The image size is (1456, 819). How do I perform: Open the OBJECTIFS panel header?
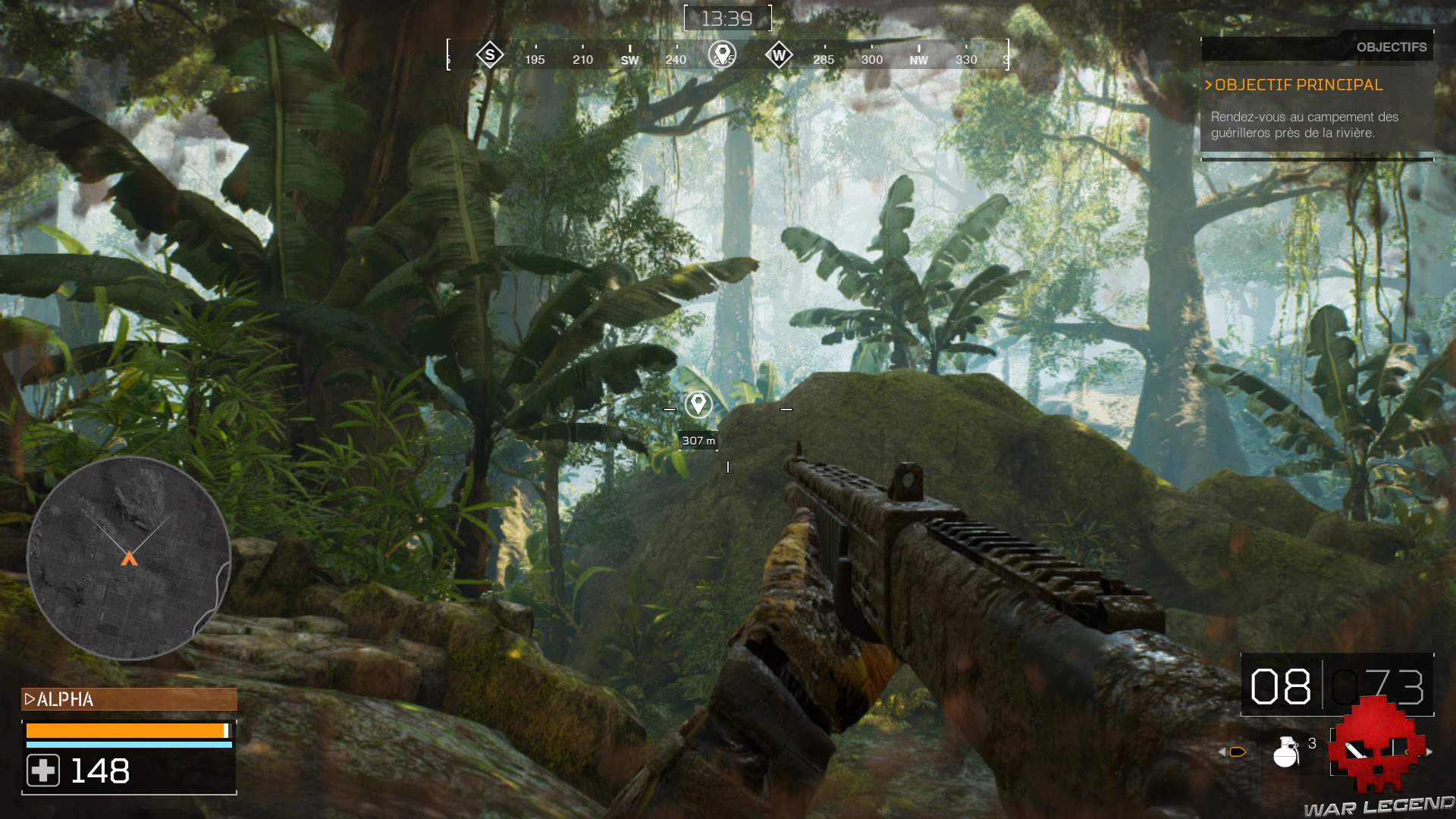pos(1392,47)
